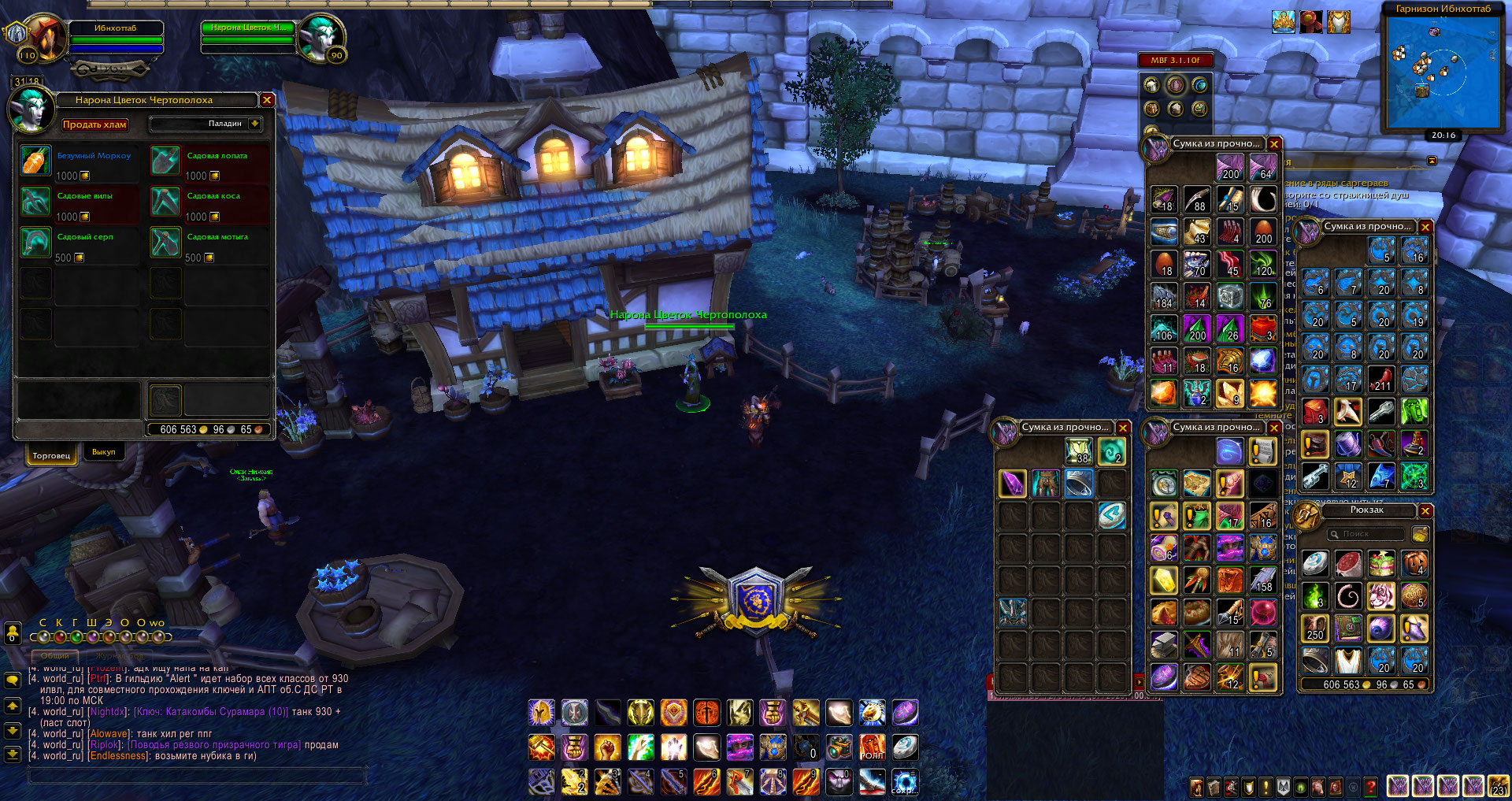This screenshot has width=1512, height=801.
Task: Pick the Садовый серп merchant item
Action: (35, 243)
